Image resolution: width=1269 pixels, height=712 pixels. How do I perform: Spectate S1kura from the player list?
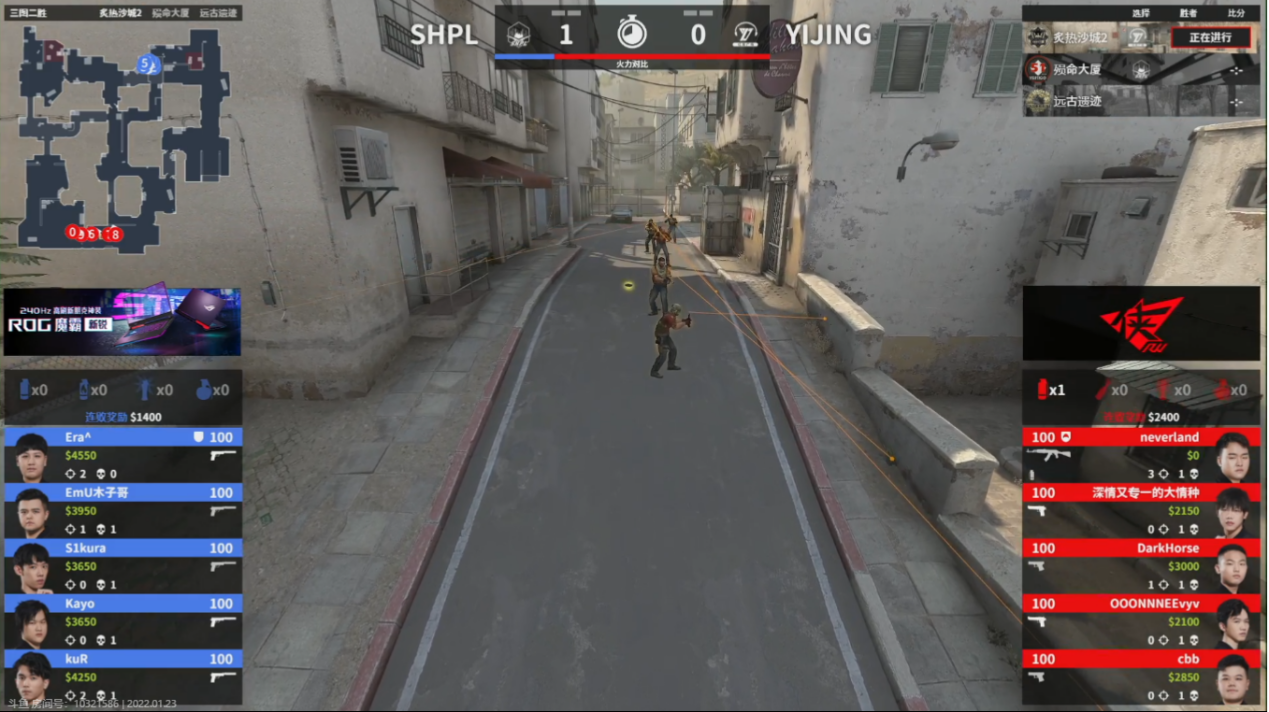tap(122, 567)
